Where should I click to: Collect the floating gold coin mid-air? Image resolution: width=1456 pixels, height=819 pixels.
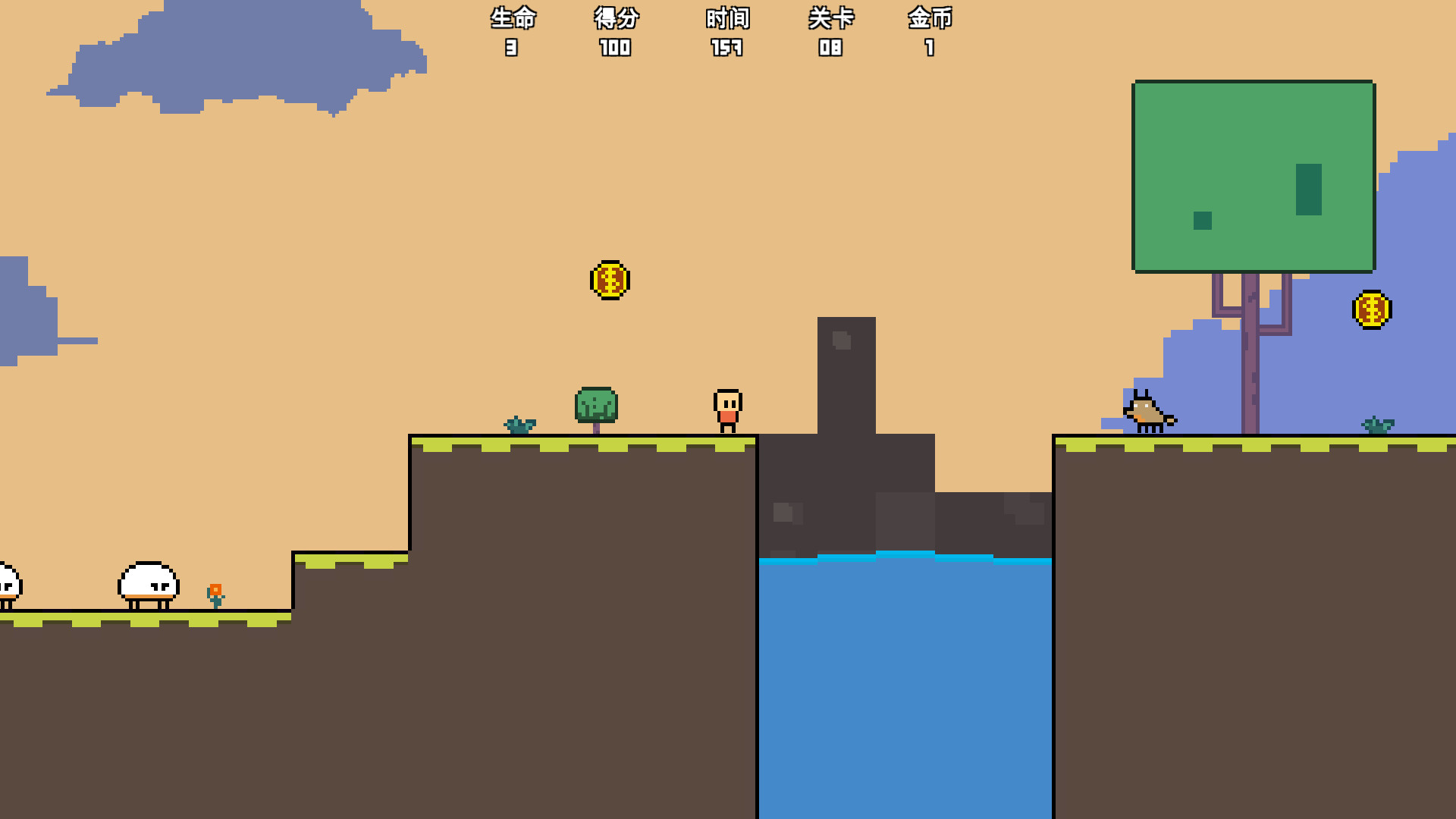[x=610, y=279]
